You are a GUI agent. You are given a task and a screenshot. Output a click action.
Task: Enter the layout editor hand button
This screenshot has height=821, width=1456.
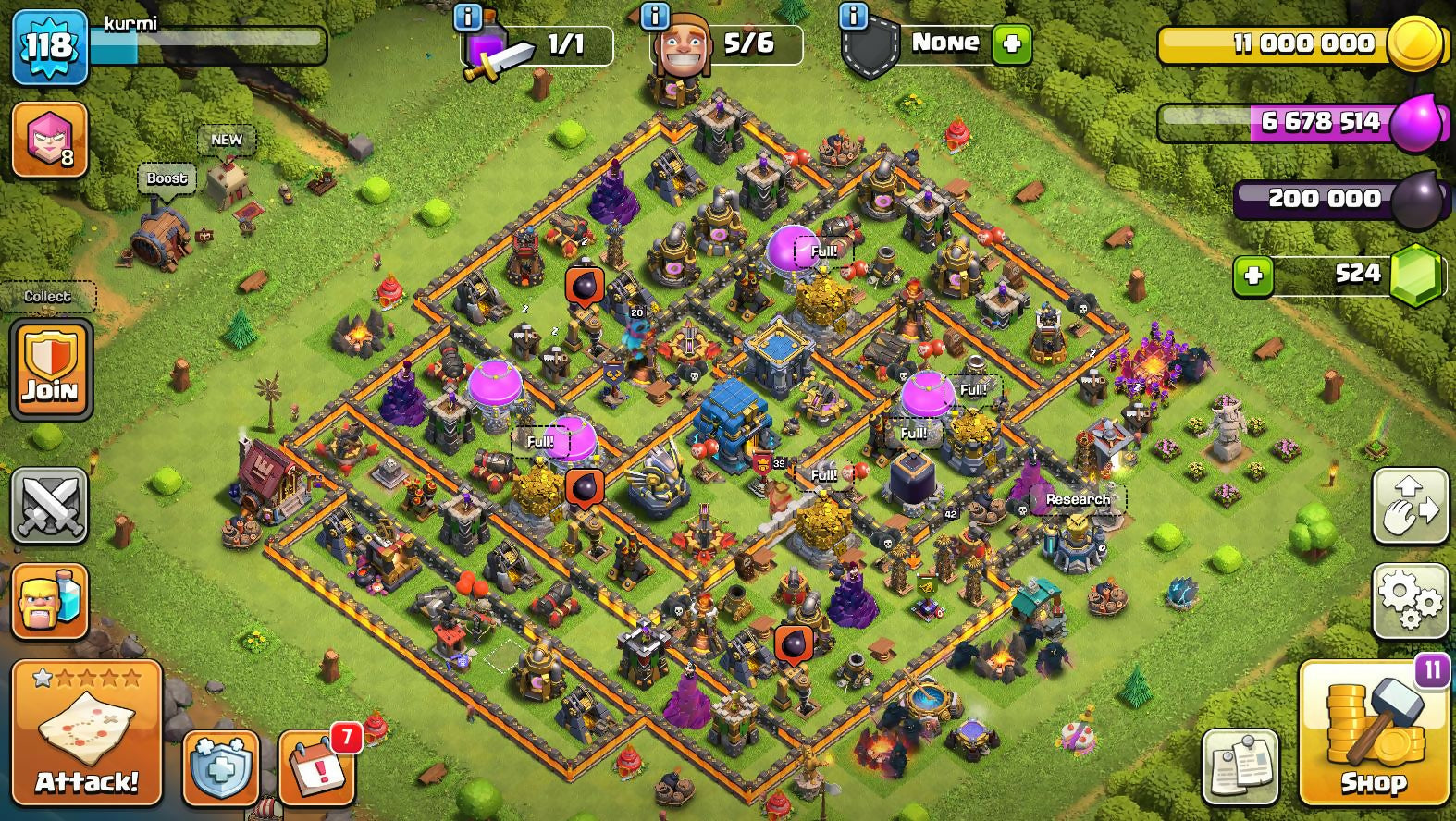pos(1410,506)
